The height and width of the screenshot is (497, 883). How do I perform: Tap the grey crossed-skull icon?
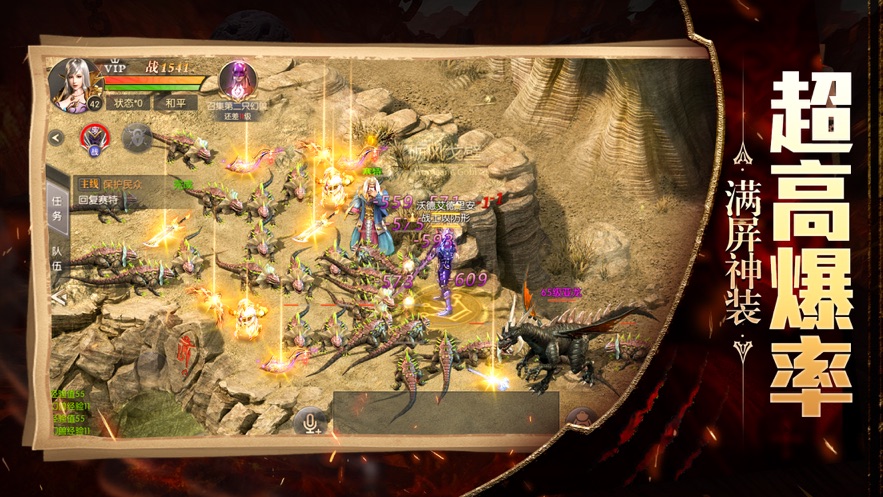point(134,137)
